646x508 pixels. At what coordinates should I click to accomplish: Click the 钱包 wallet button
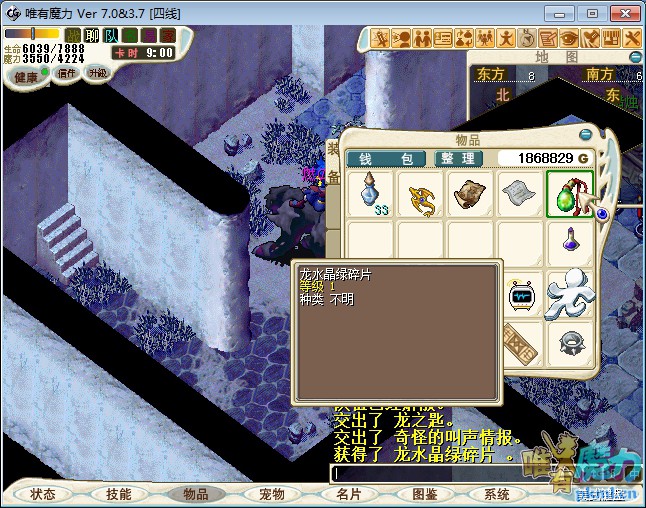point(386,159)
